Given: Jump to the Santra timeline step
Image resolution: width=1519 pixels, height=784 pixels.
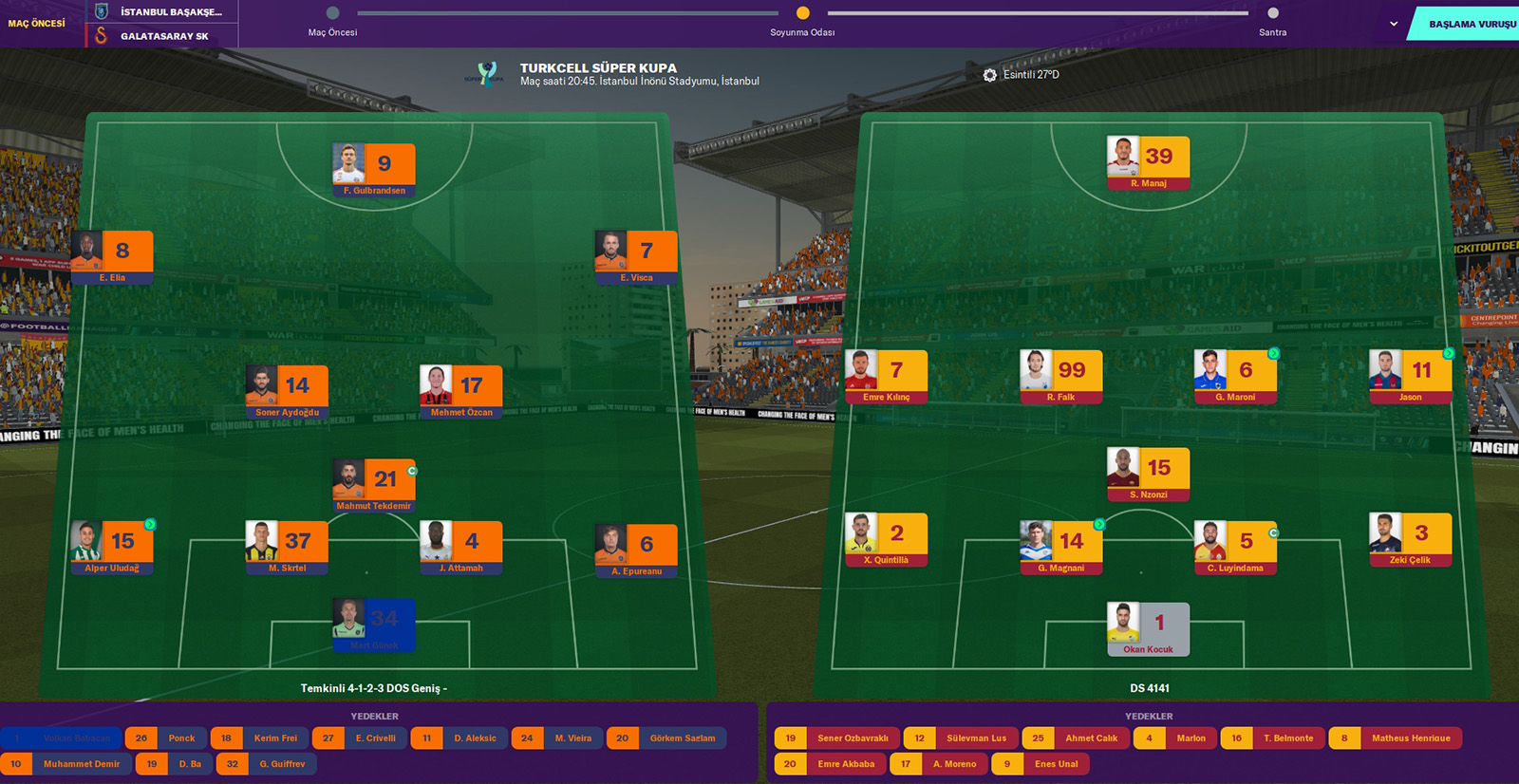Looking at the screenshot, I should [1273, 13].
